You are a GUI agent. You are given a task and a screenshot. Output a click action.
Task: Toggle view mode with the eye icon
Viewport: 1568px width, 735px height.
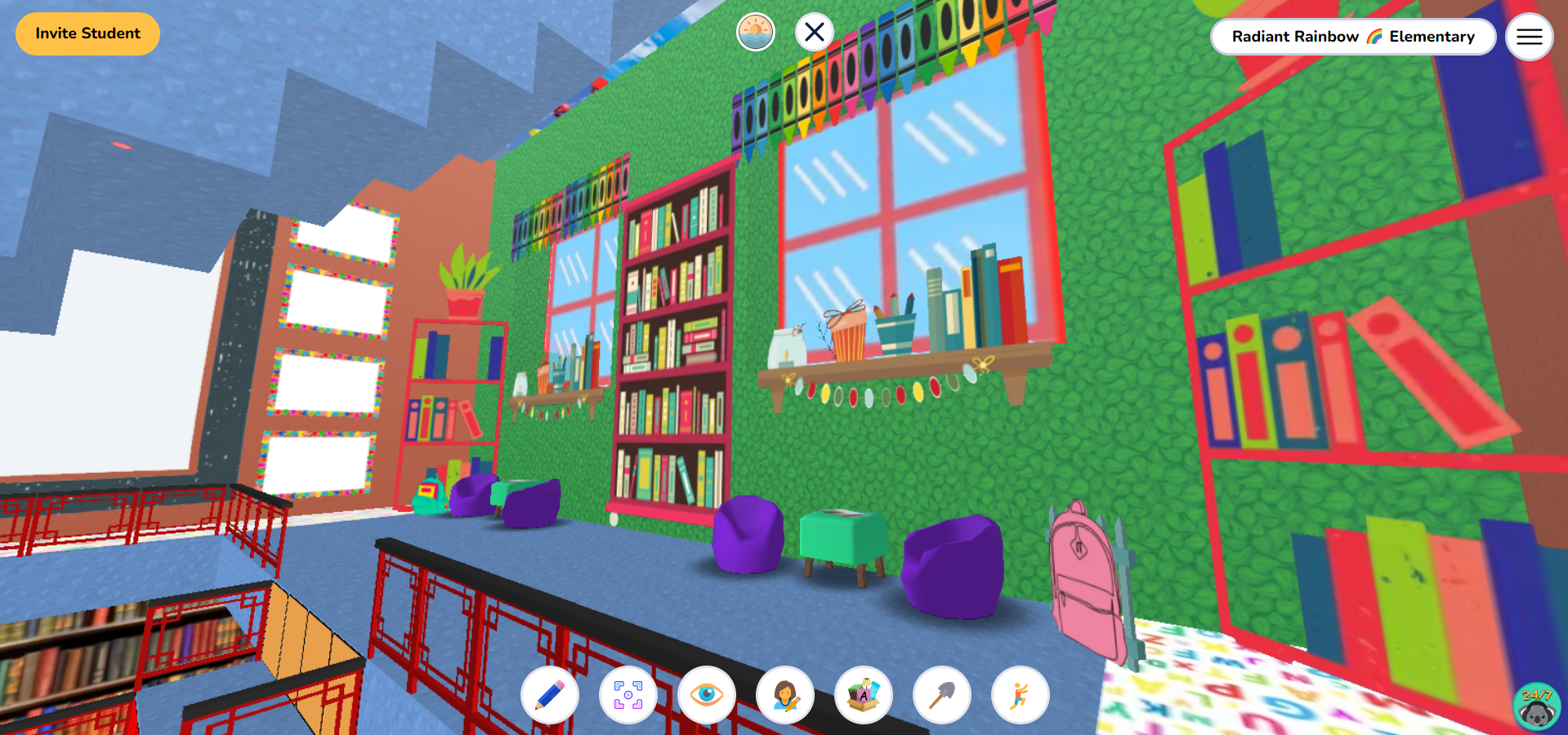tap(706, 695)
